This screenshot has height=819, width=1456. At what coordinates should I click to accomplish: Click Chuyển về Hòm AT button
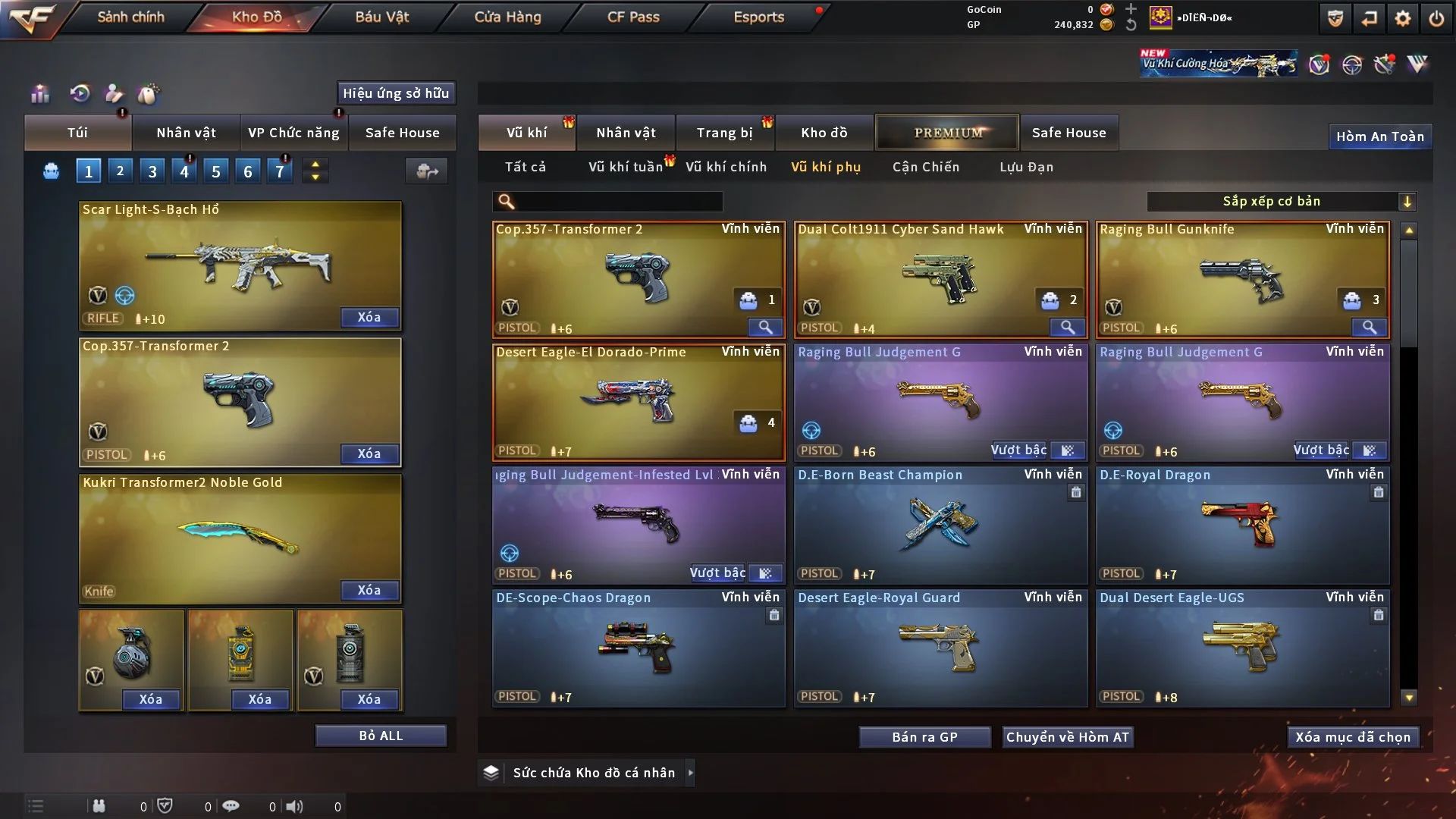pos(1067,737)
